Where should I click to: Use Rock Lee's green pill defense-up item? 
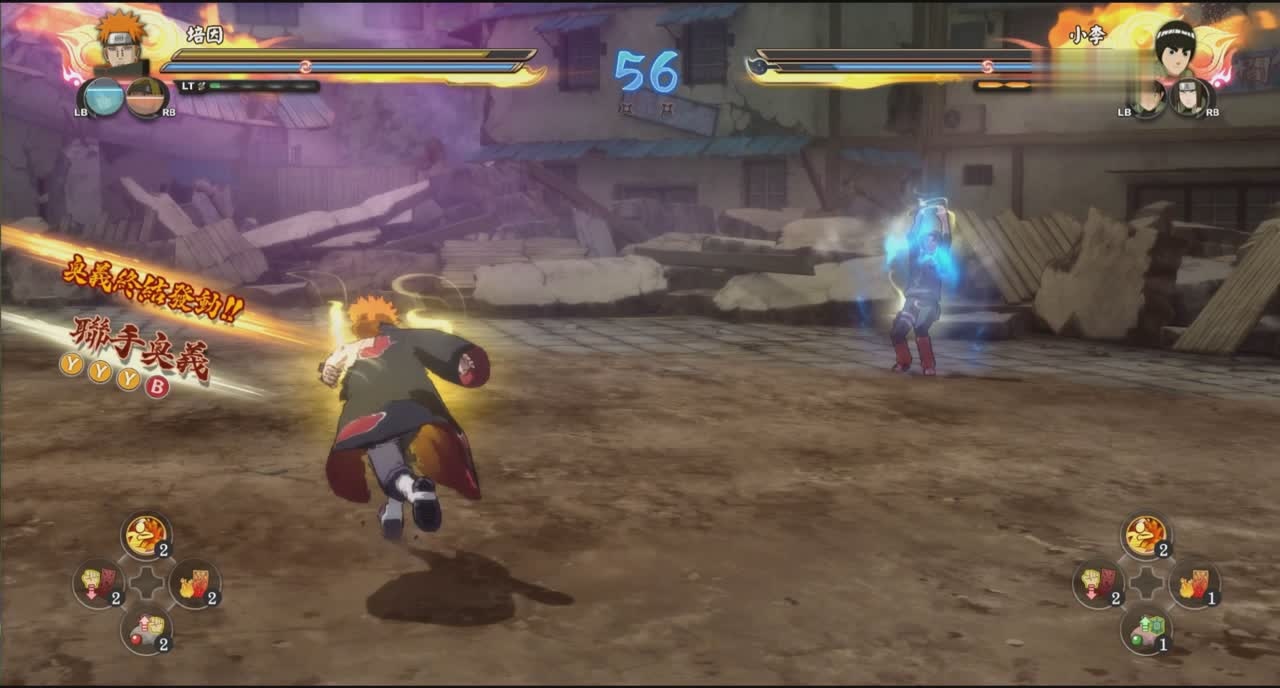[1145, 630]
